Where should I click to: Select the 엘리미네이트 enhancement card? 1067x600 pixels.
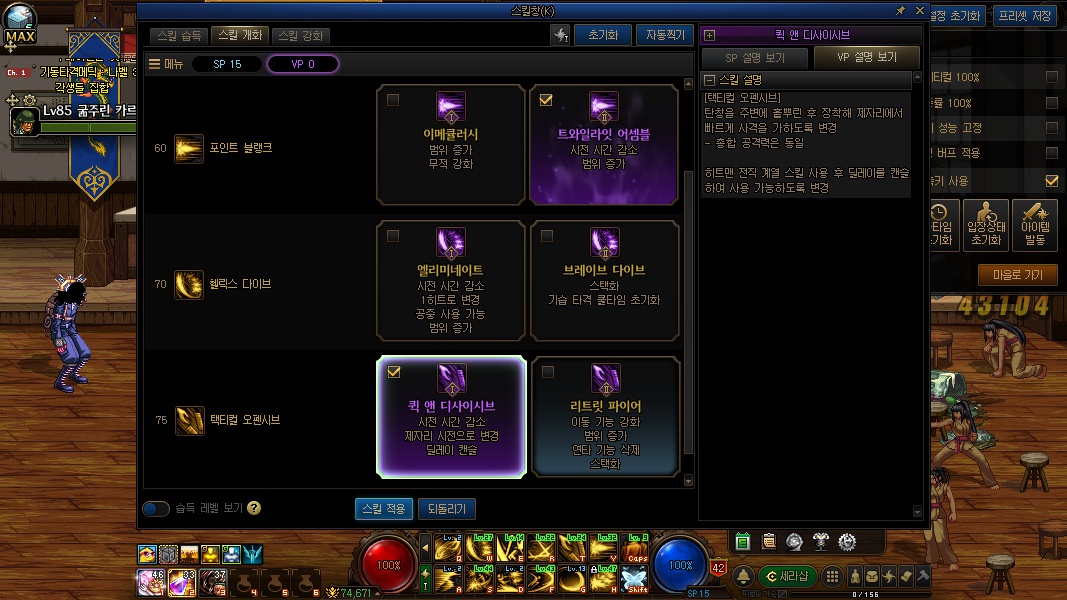click(x=451, y=281)
